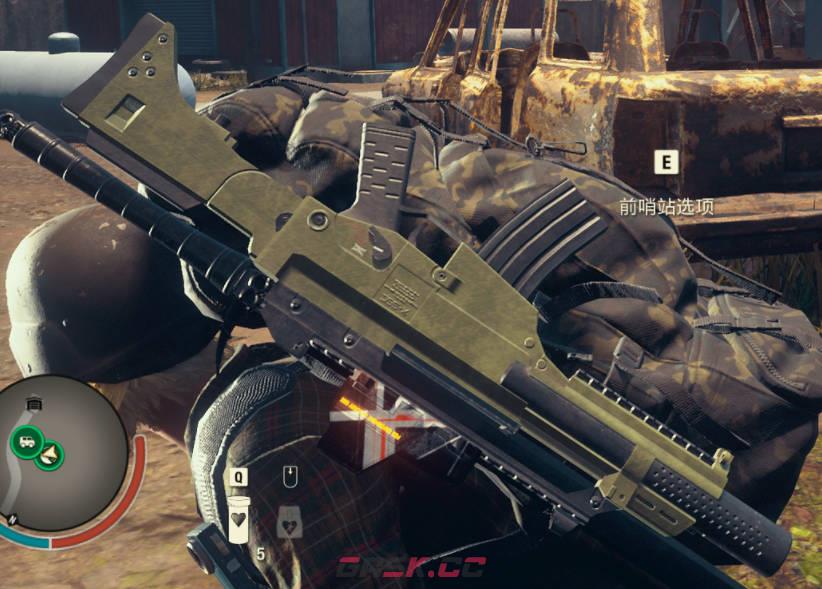Choose the 前哨站选项 outpost options prompt
The image size is (822, 589).
666,207
